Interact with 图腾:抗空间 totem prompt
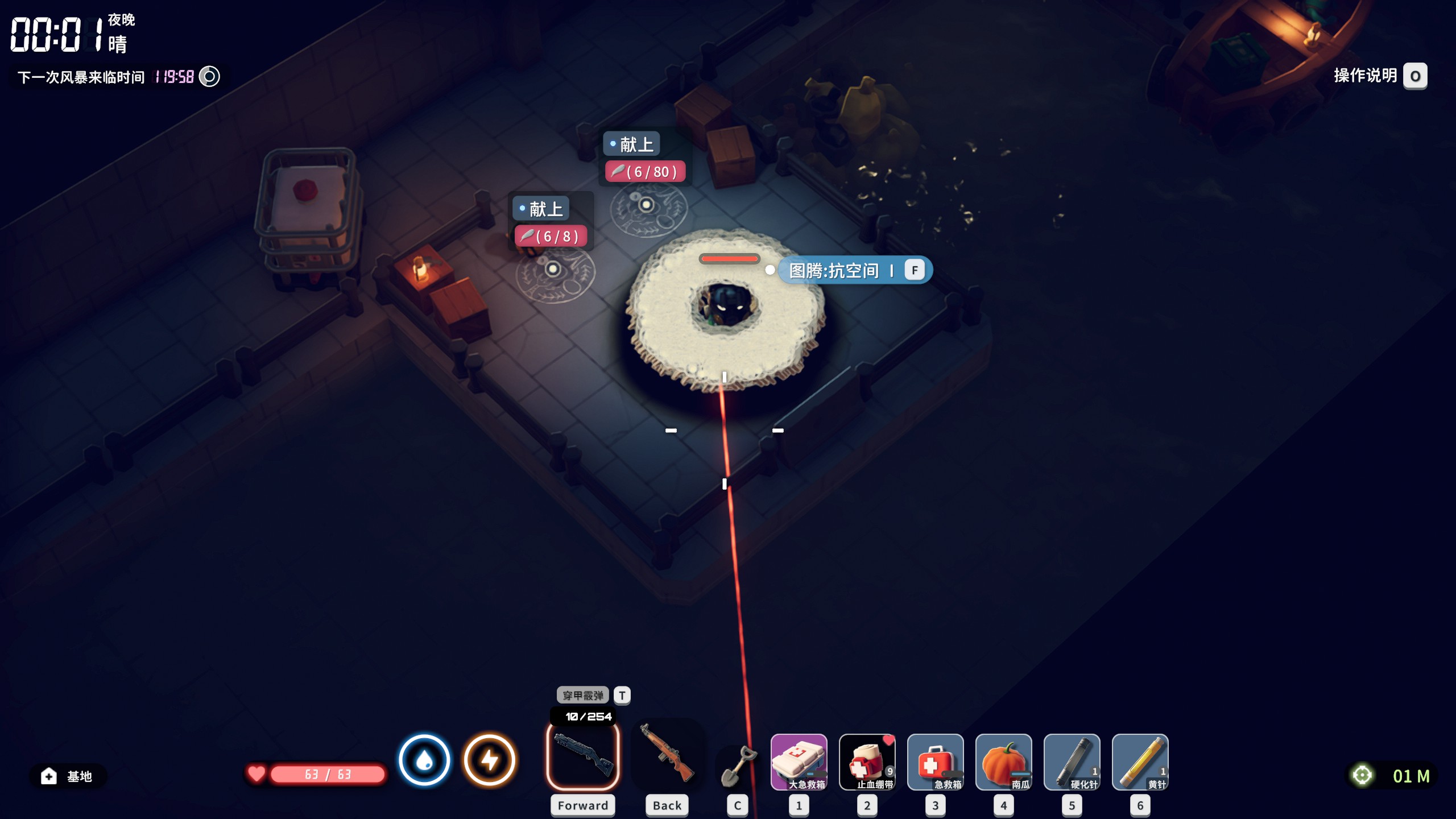The width and height of the screenshot is (1456, 819). pos(854,270)
